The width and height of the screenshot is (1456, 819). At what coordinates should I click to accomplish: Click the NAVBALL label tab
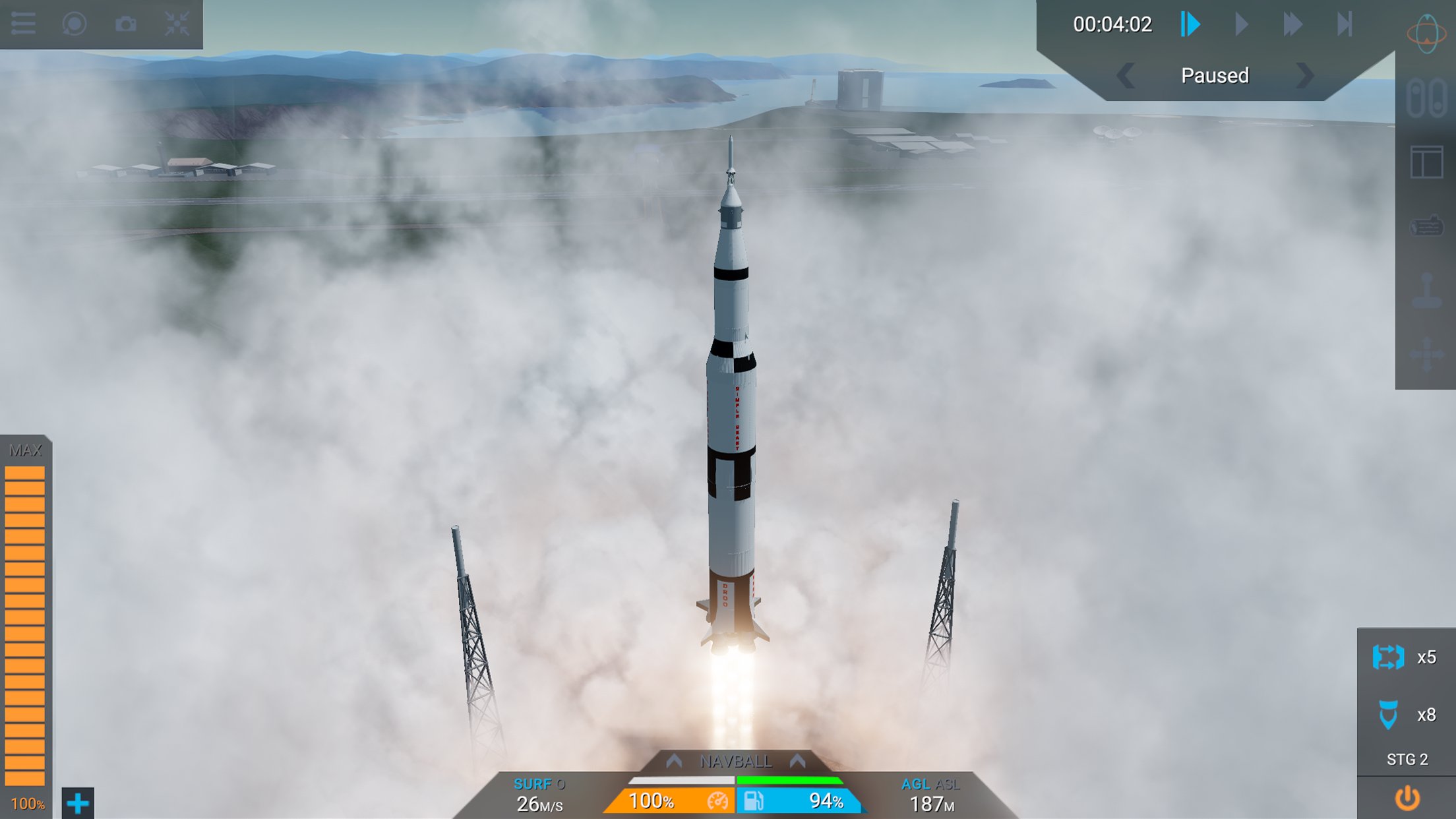(734, 760)
